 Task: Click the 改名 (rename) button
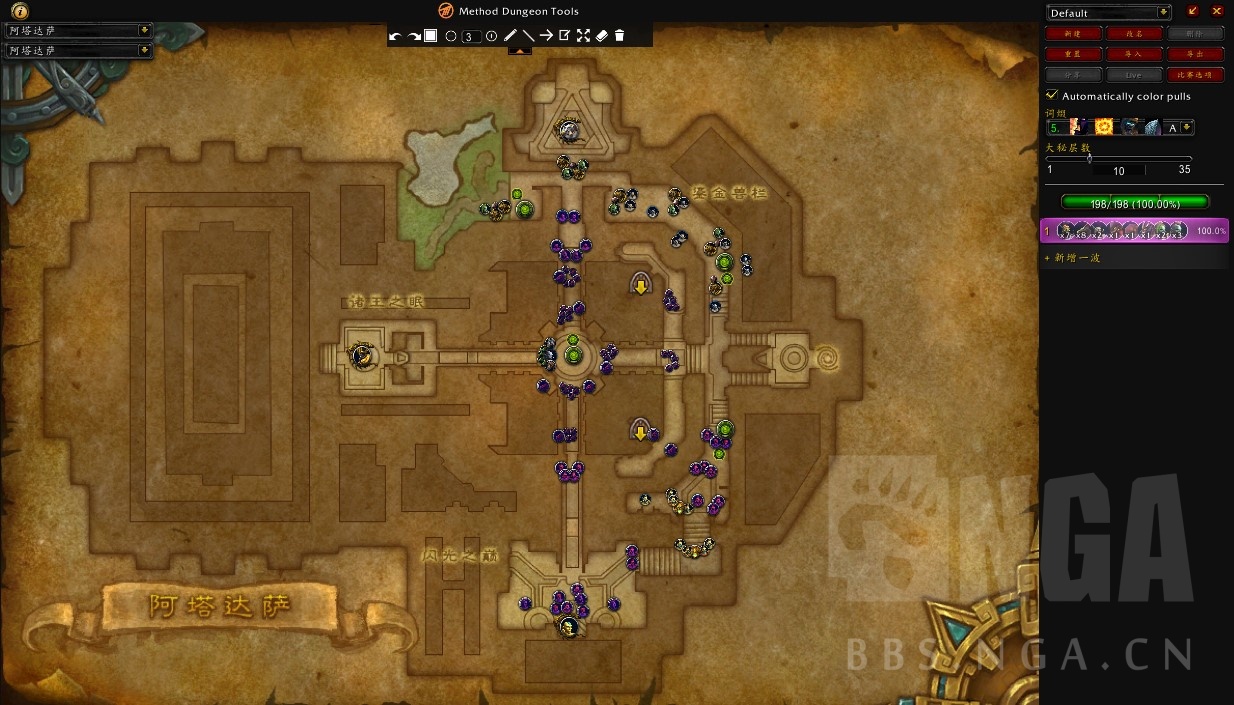click(1134, 33)
